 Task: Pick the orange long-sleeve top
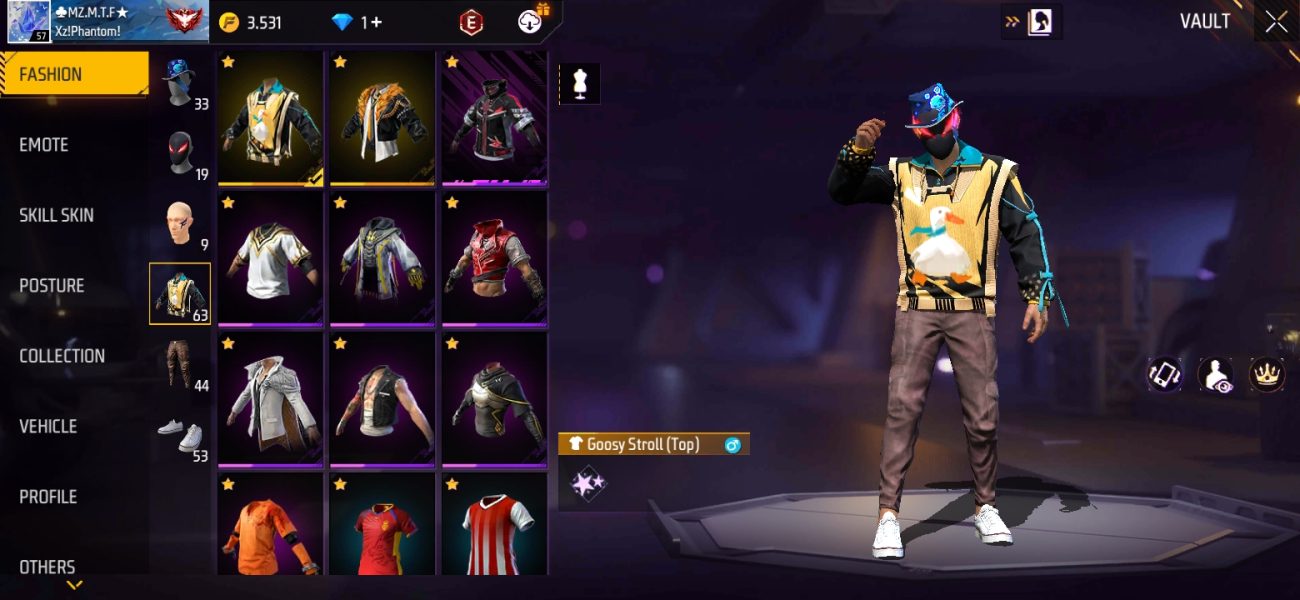click(x=270, y=527)
